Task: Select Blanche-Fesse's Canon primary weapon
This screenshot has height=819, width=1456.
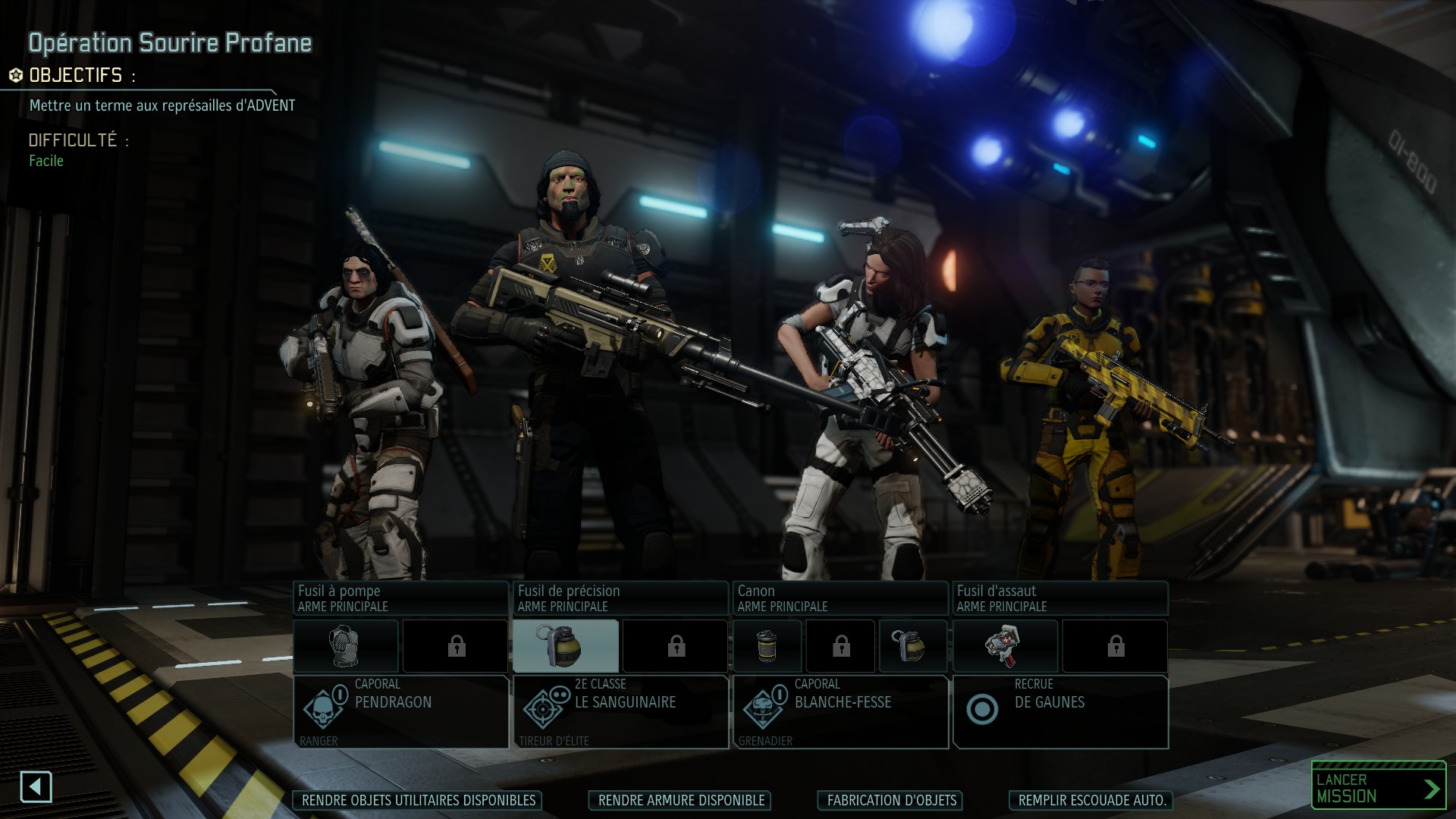Action: pyautogui.click(x=840, y=598)
